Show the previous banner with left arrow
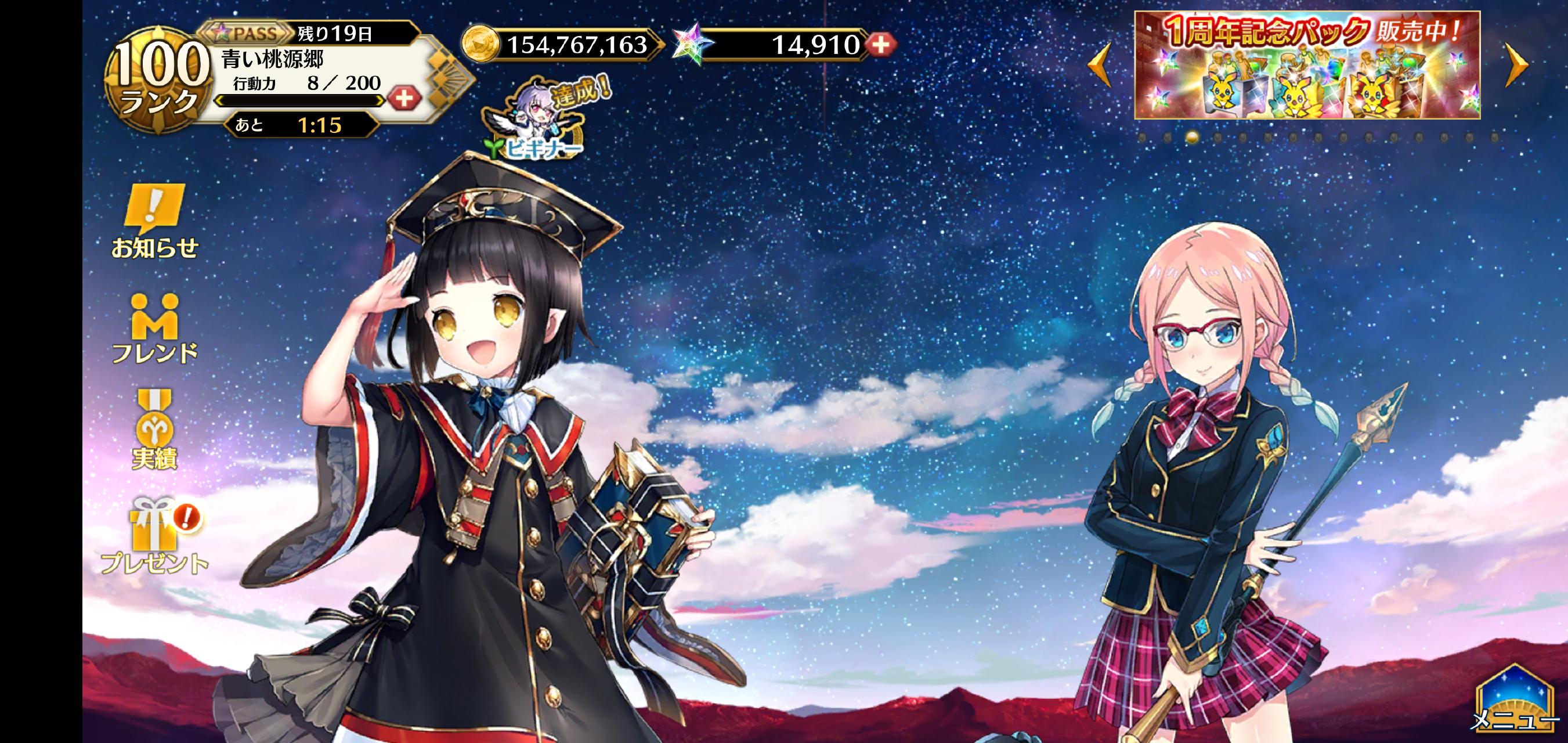 click(x=1099, y=64)
